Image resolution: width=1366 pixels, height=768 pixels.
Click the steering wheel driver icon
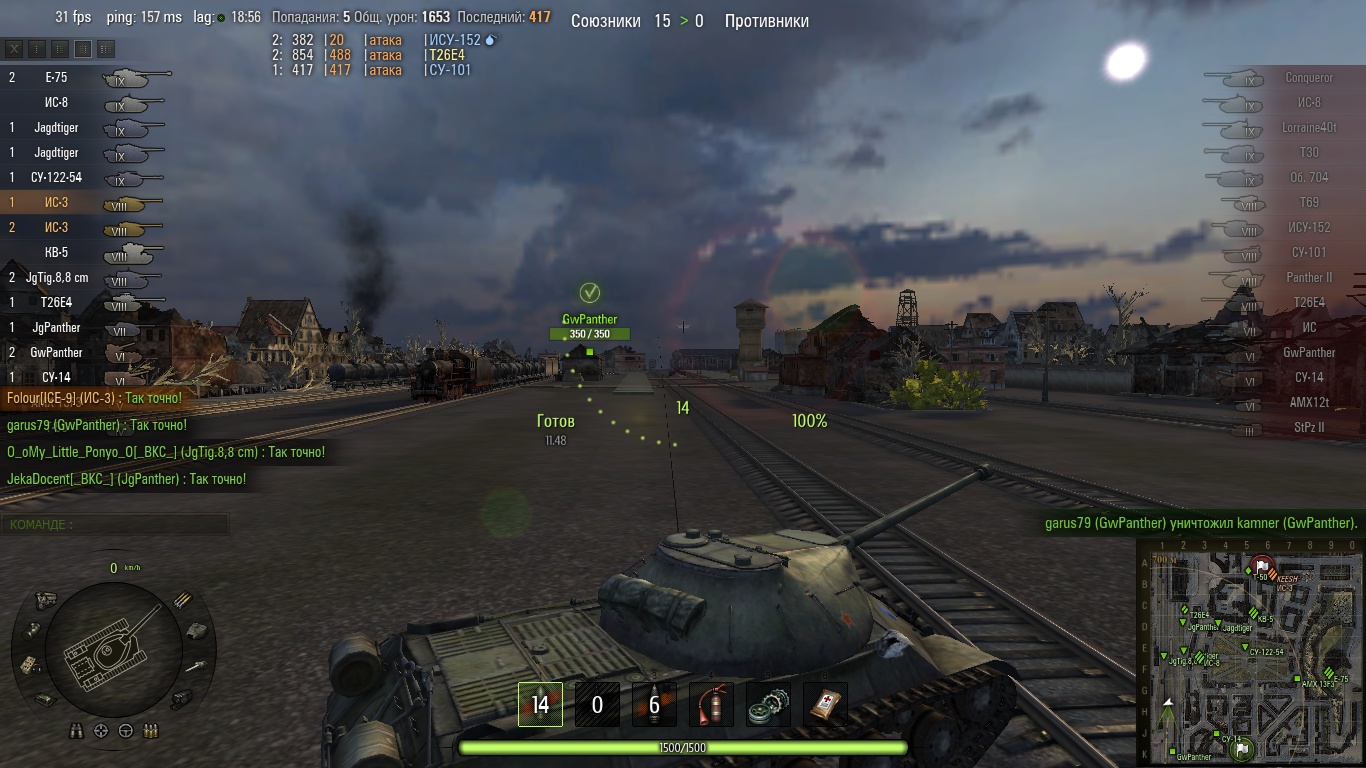click(x=126, y=731)
